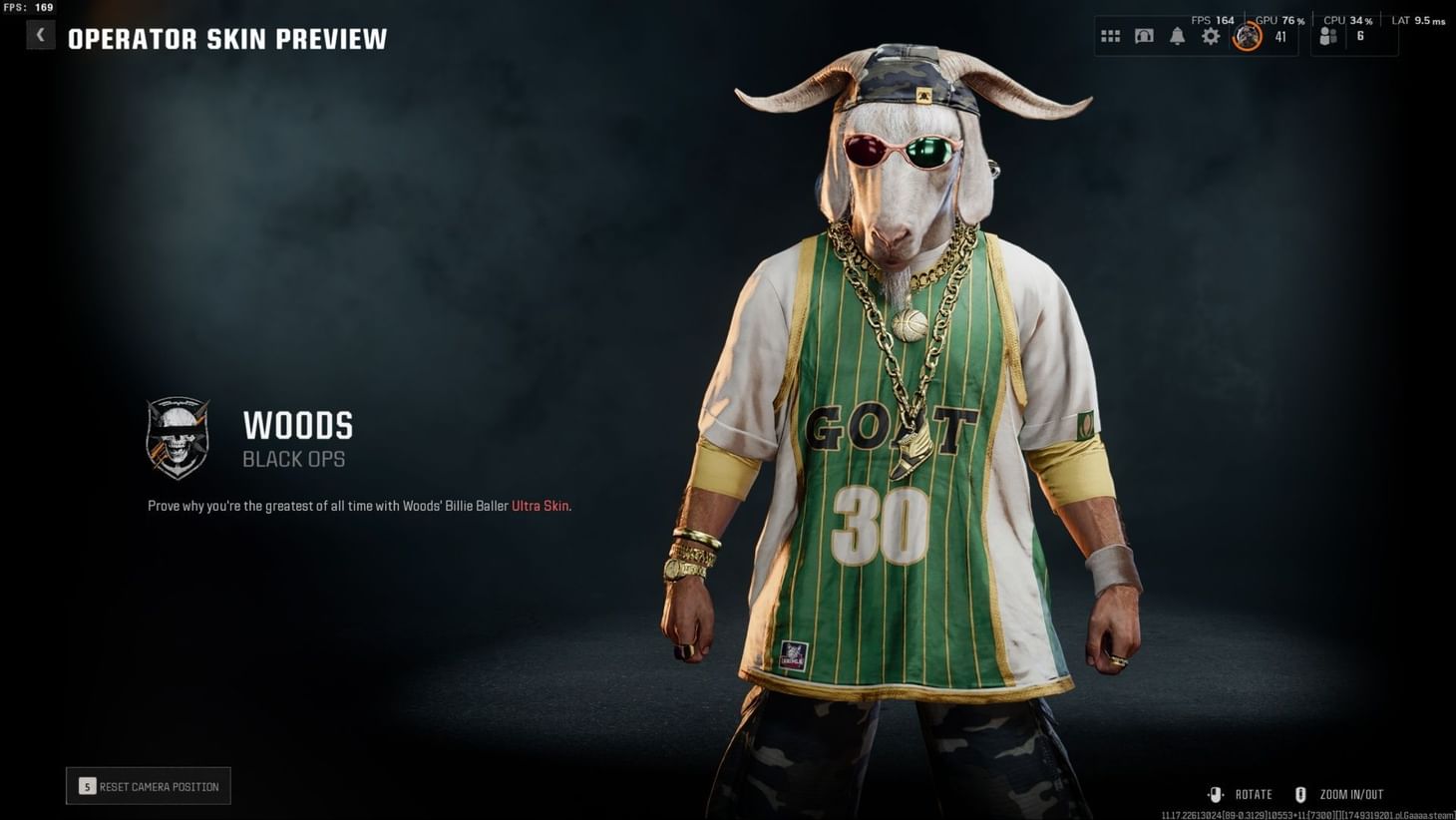Open the social friends panel
The image size is (1456, 820).
pyautogui.click(x=1326, y=35)
